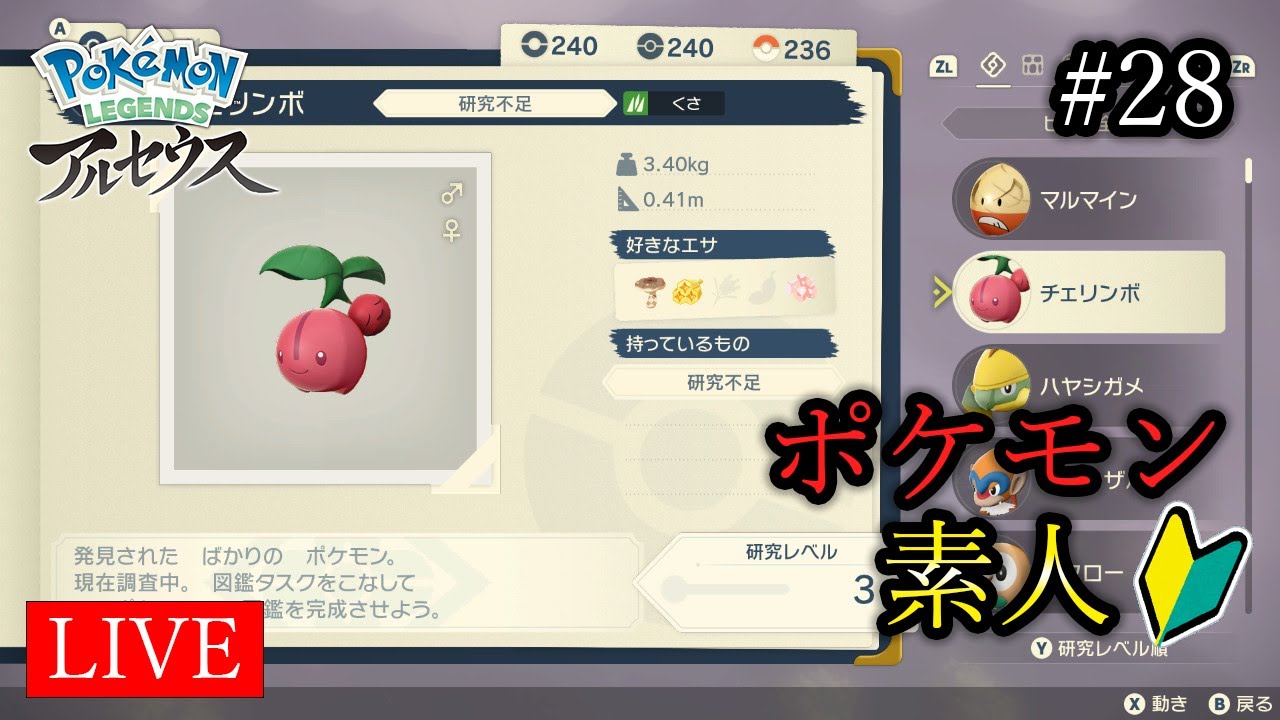Click the weight scale icon beside 3.40kg
The height and width of the screenshot is (720, 1280).
tap(629, 163)
